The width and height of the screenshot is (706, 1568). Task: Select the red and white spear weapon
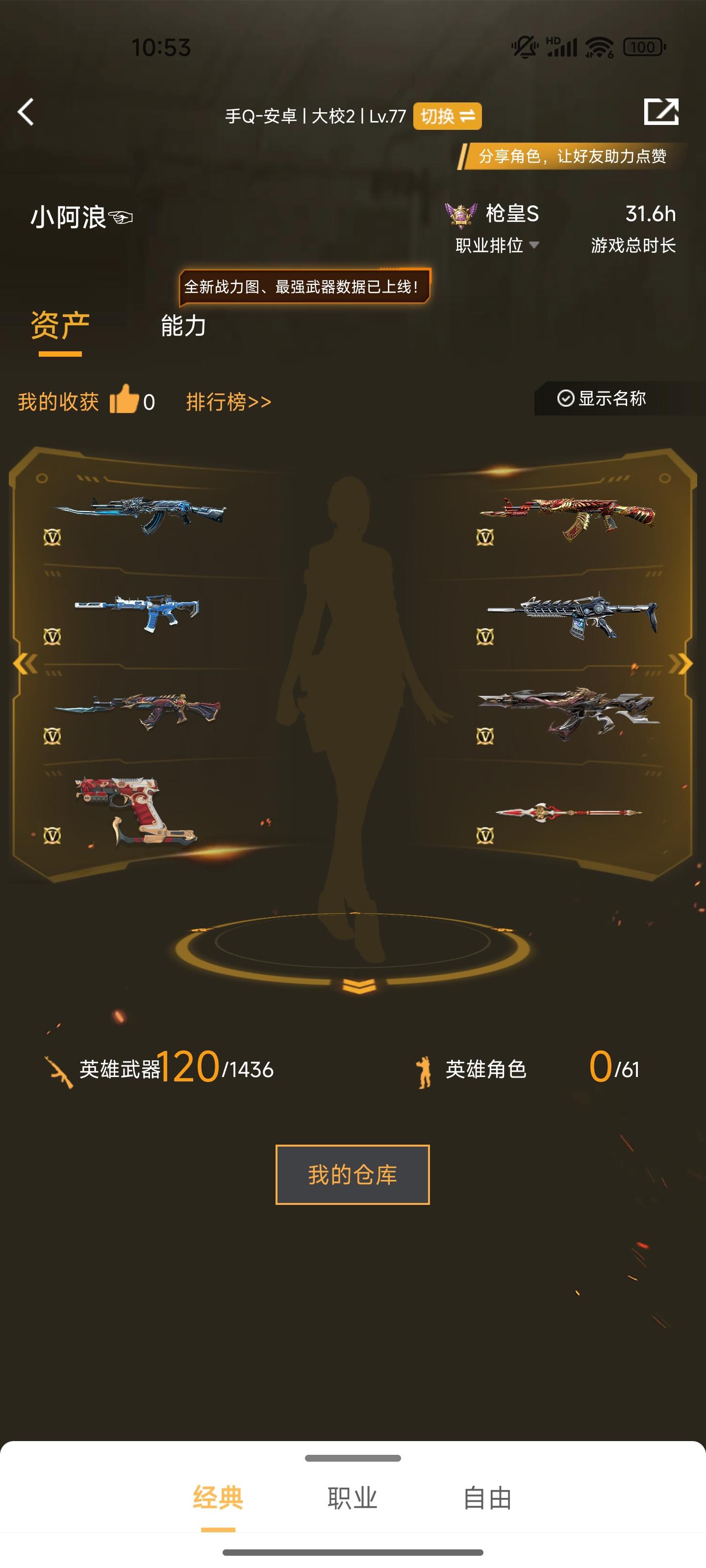point(568,812)
